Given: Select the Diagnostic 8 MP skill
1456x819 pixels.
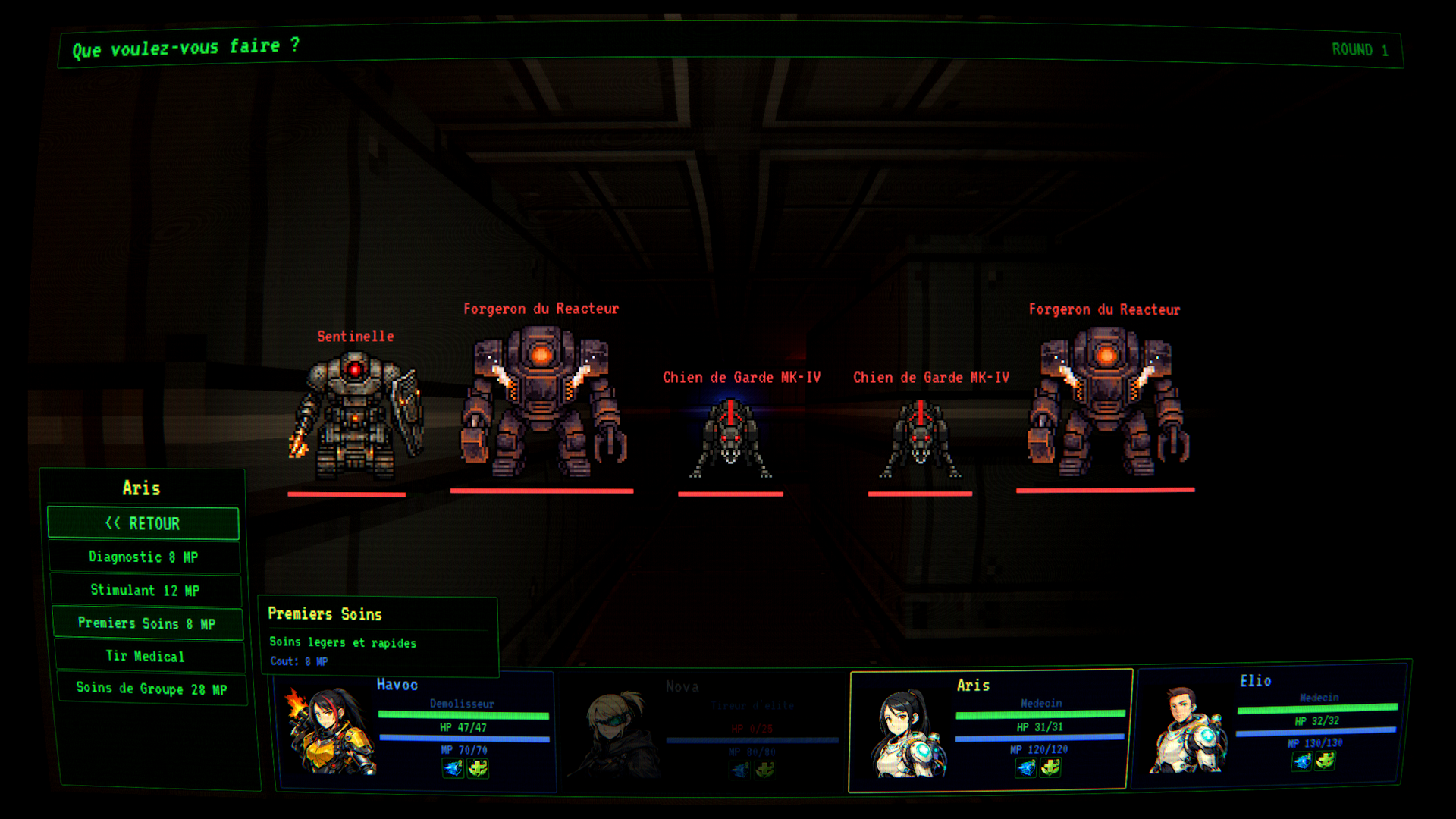Looking at the screenshot, I should pos(144,557).
